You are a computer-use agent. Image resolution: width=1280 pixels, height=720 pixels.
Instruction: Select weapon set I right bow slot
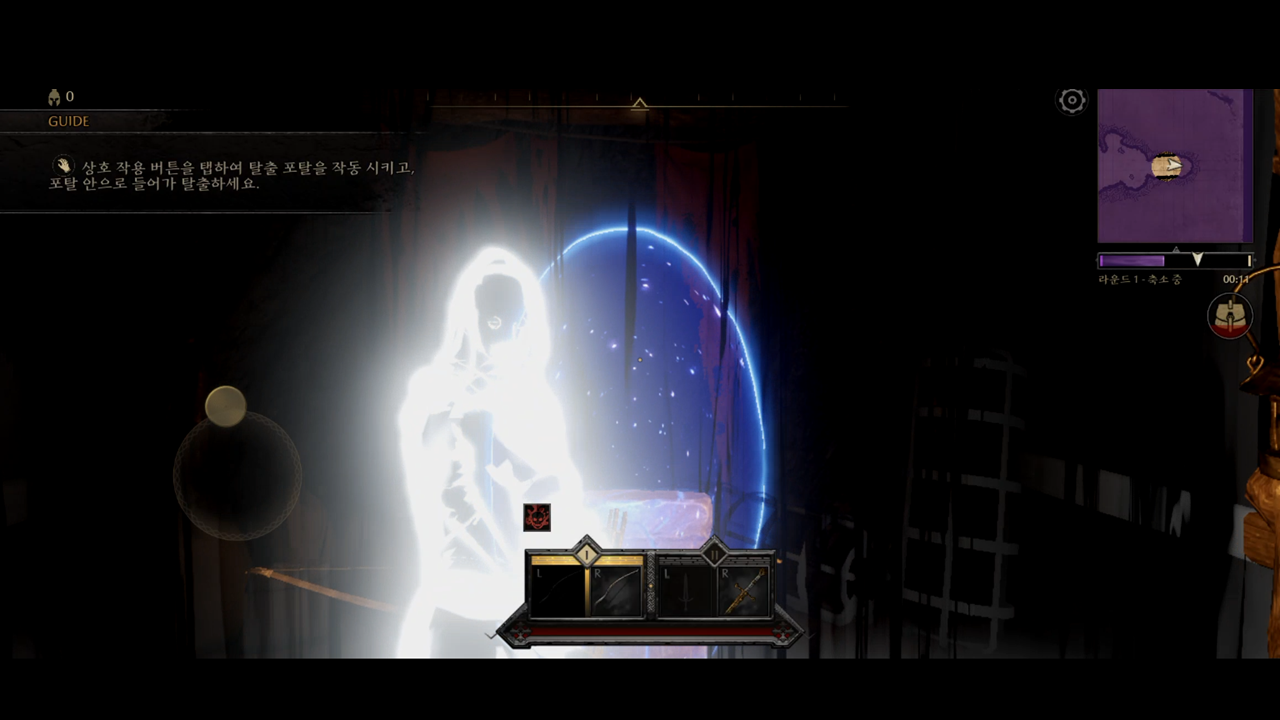tap(615, 591)
